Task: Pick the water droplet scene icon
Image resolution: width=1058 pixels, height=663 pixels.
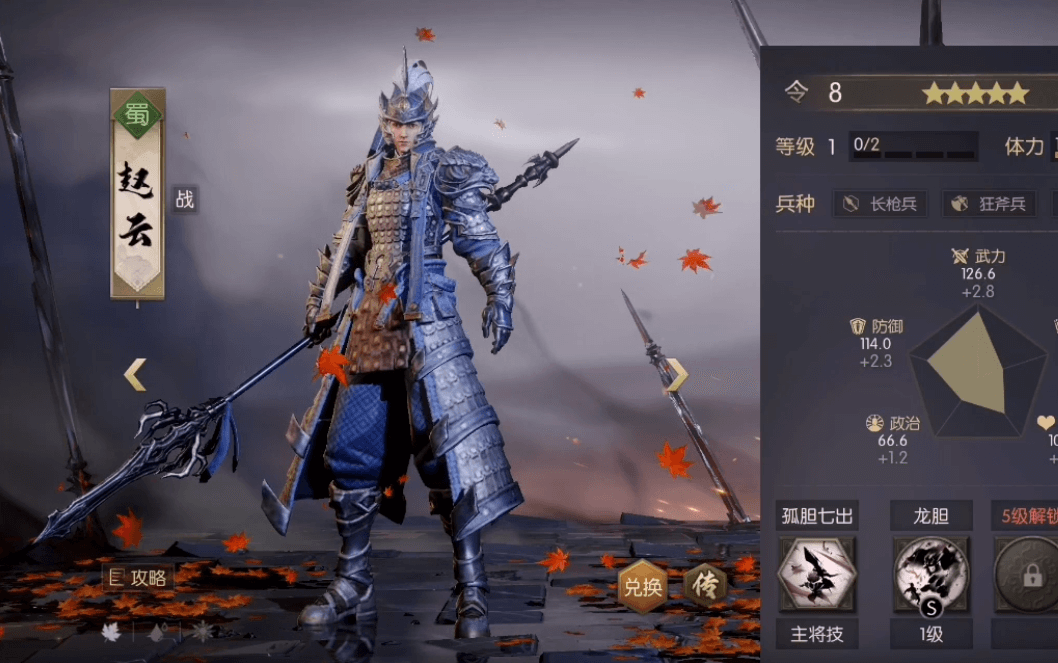Action: pos(157,632)
